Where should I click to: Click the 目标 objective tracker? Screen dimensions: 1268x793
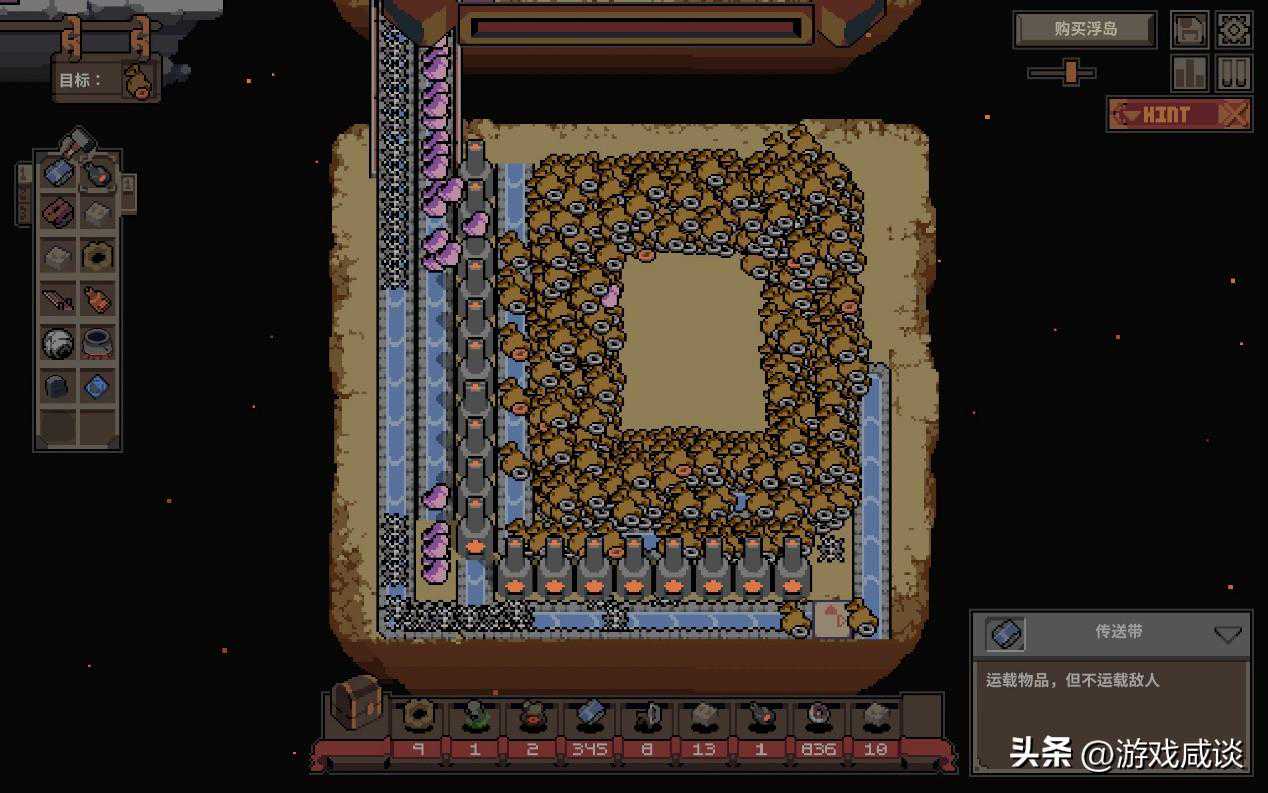tap(107, 80)
